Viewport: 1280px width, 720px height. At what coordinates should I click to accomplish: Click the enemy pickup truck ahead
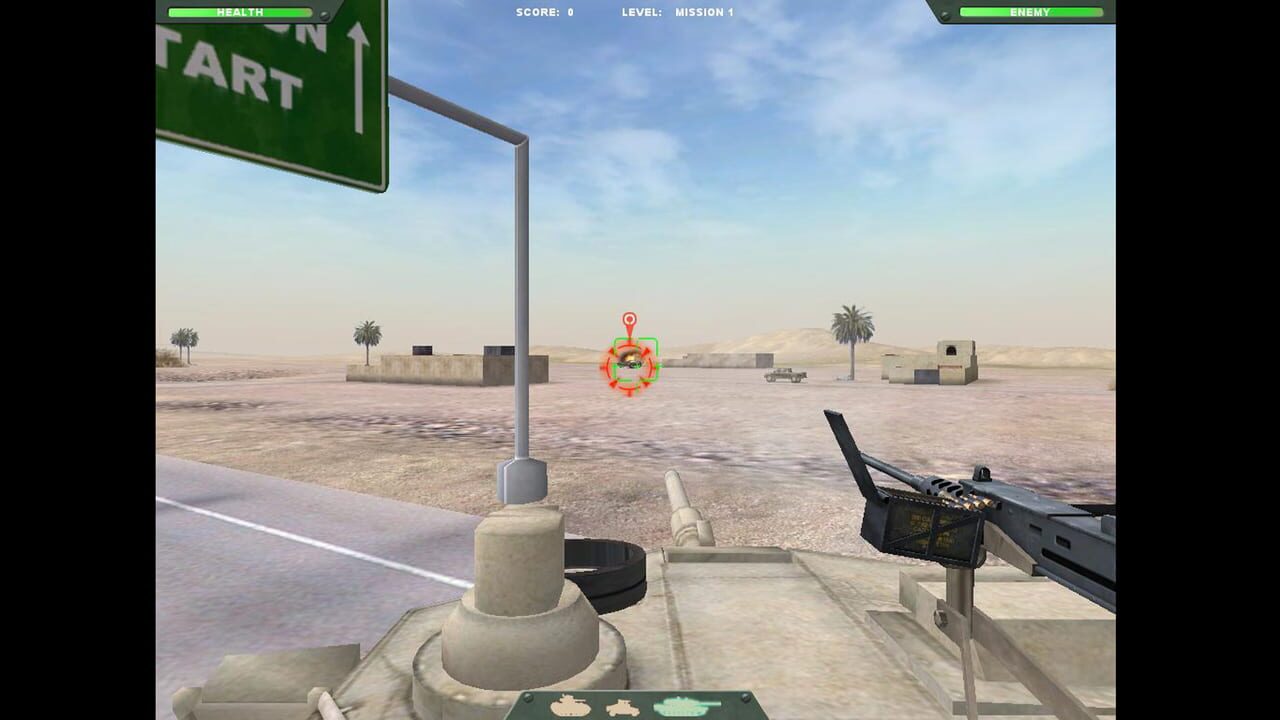point(782,373)
